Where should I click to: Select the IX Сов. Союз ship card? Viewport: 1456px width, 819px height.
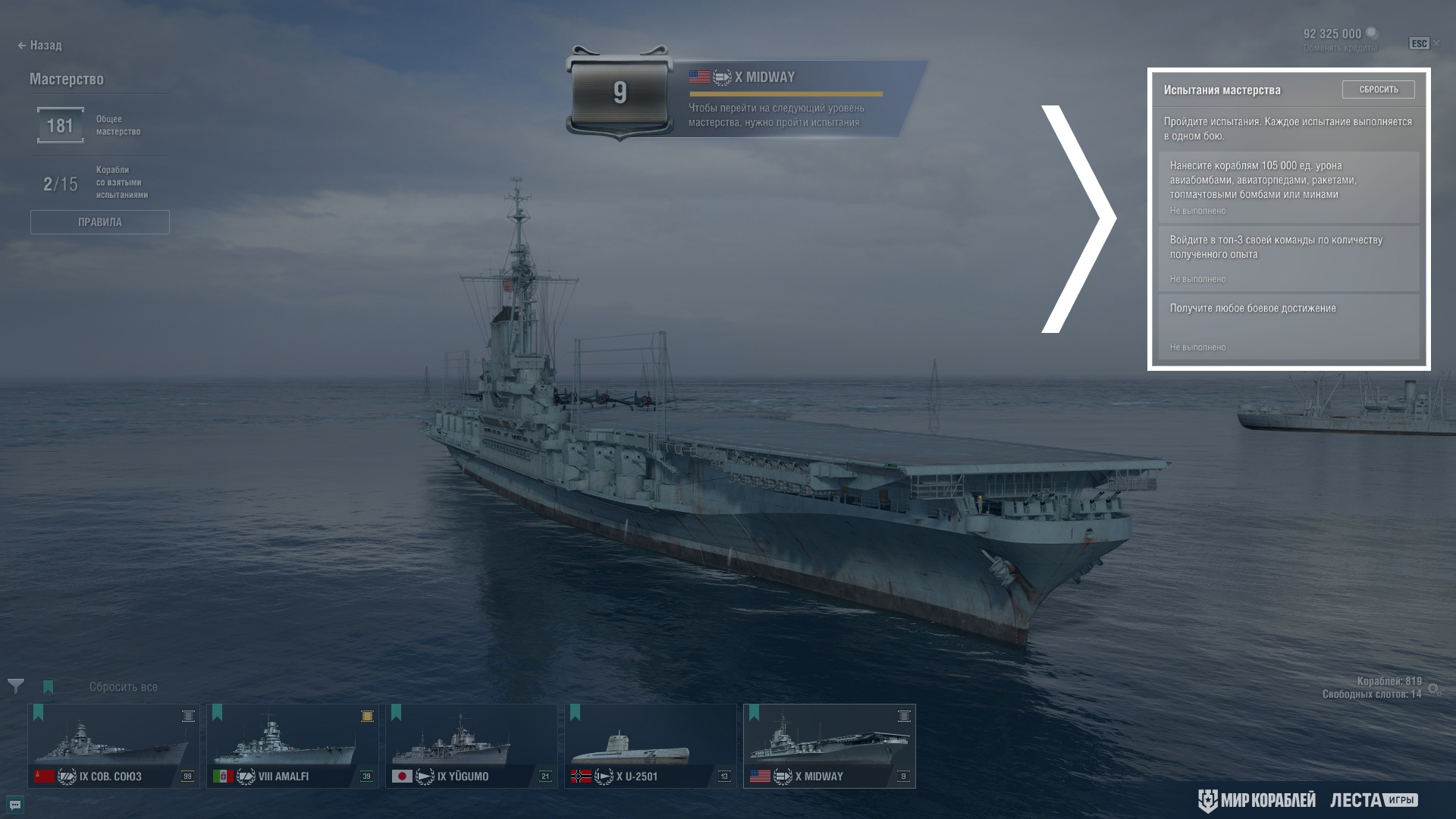coord(114,745)
